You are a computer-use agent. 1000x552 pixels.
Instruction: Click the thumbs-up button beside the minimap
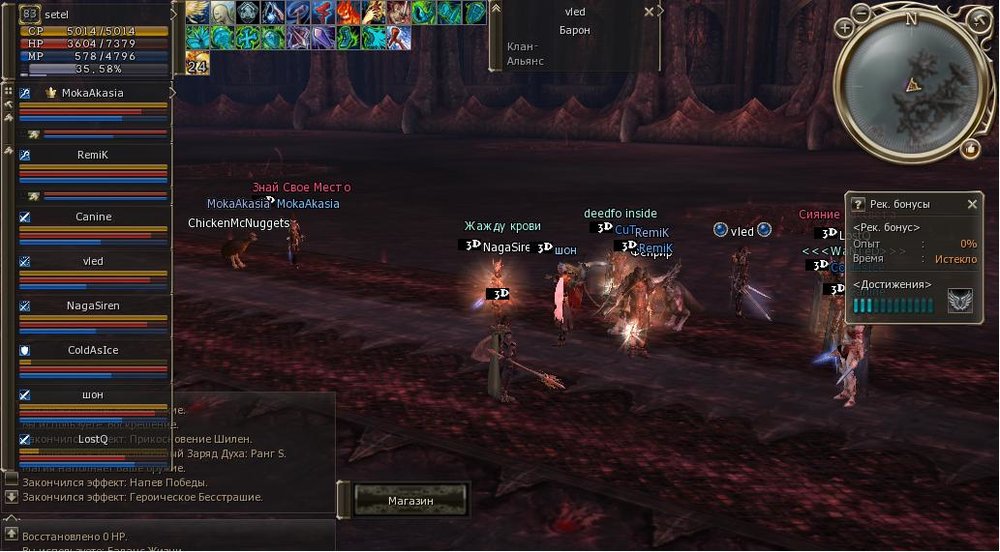(970, 149)
